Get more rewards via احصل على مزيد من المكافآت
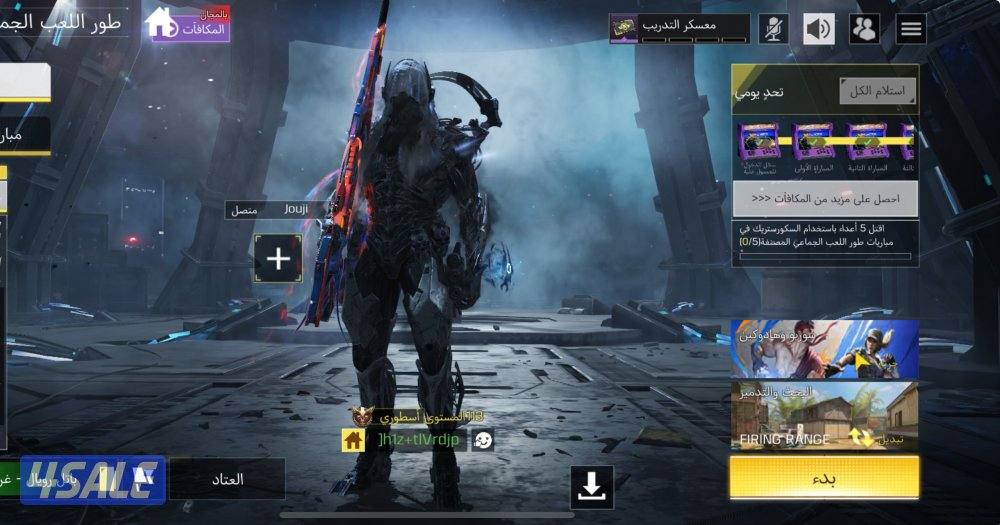 coord(825,199)
